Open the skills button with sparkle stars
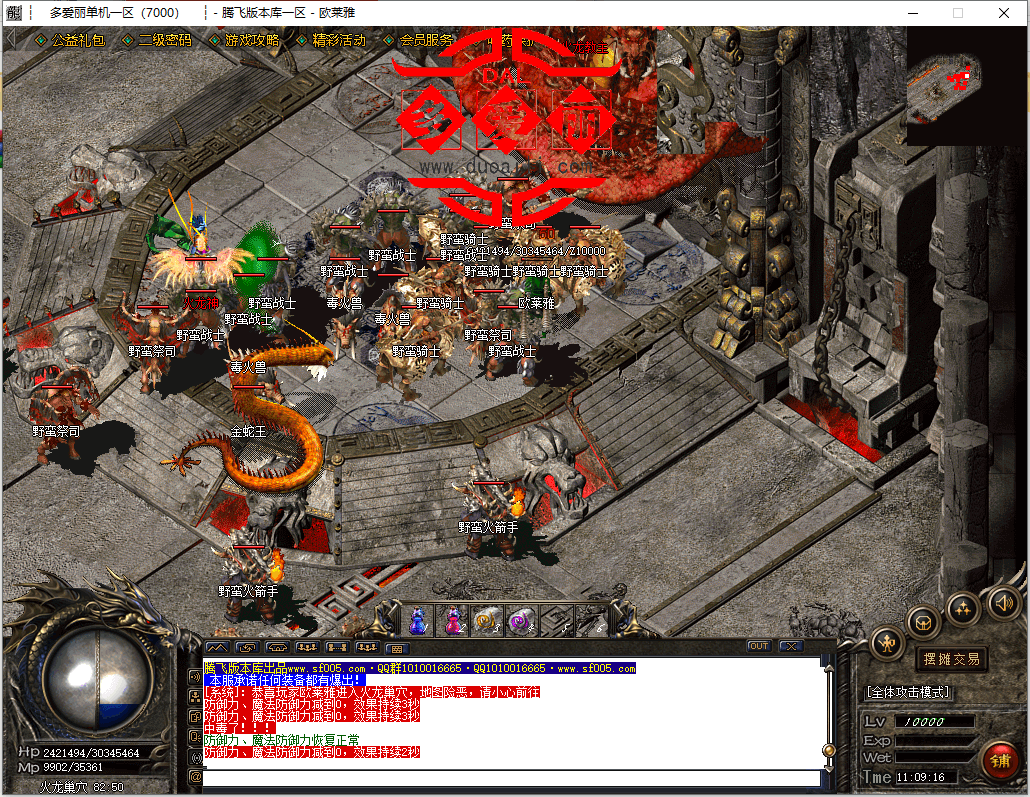The width and height of the screenshot is (1030, 797). click(x=963, y=607)
